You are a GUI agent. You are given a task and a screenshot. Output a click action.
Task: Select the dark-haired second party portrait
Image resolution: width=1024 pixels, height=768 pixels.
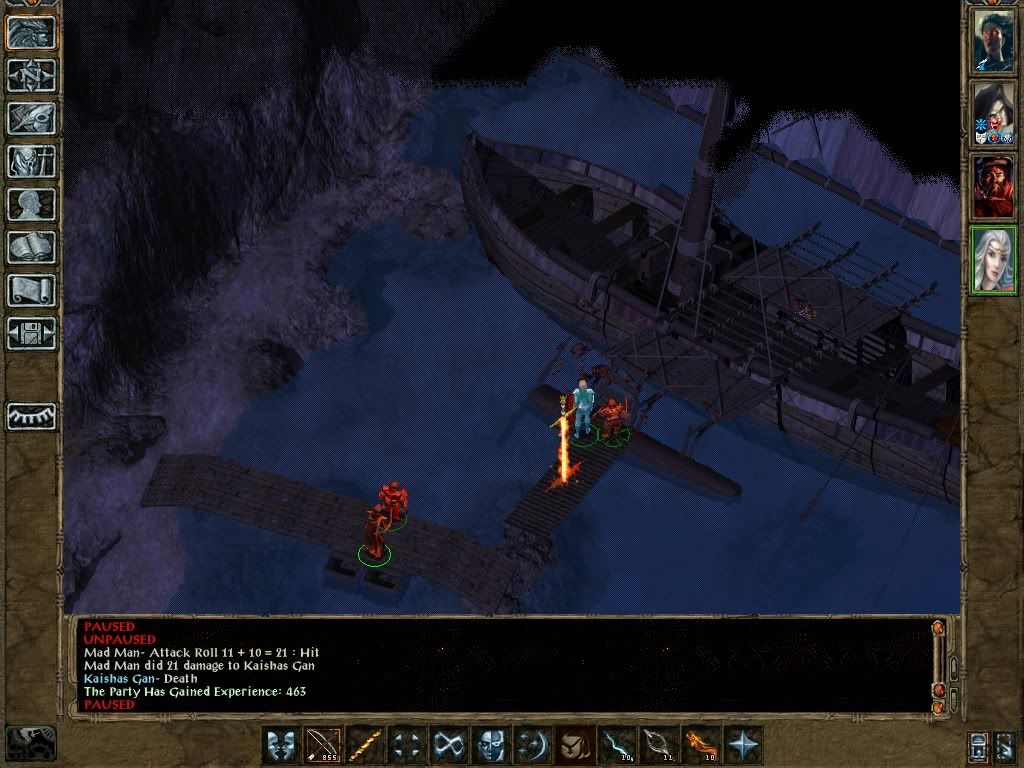(x=994, y=114)
